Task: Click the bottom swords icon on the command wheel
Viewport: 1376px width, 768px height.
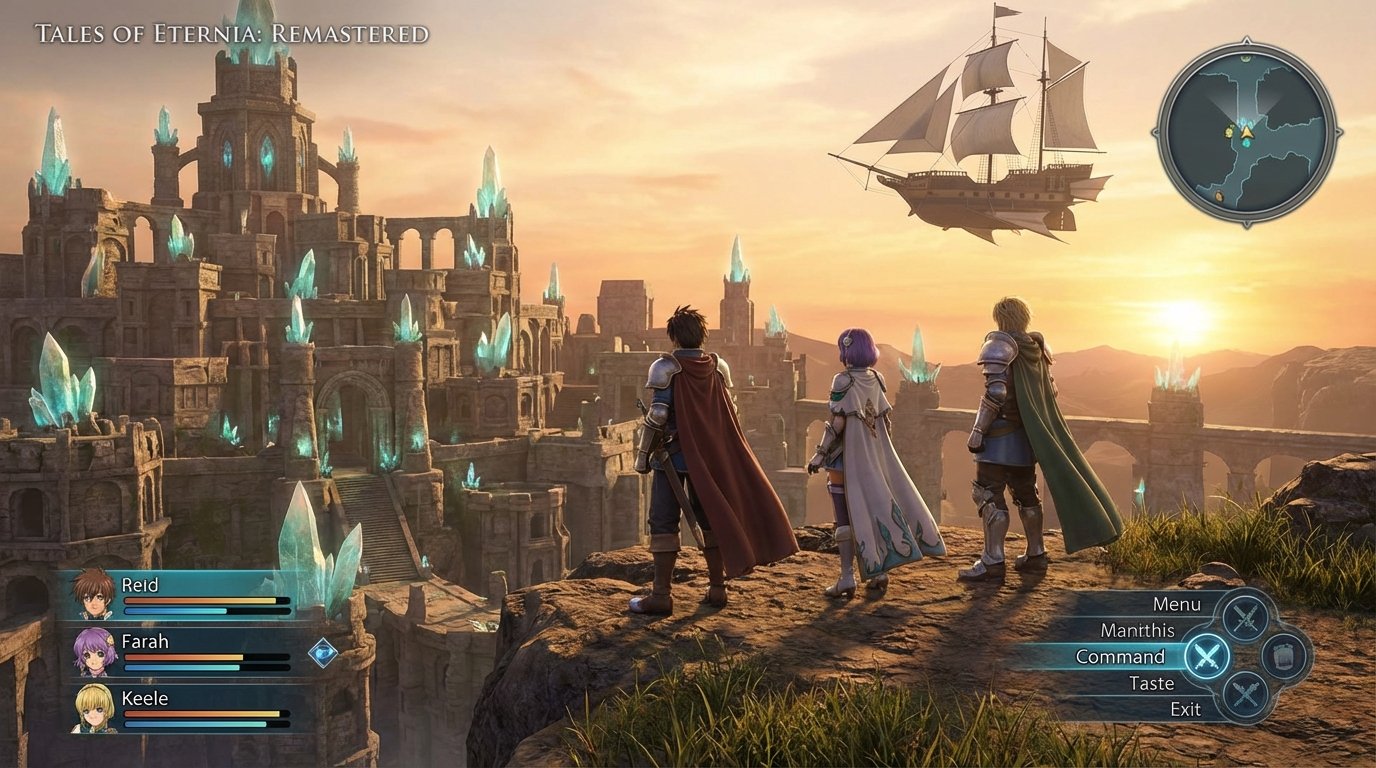Action: [x=1245, y=691]
